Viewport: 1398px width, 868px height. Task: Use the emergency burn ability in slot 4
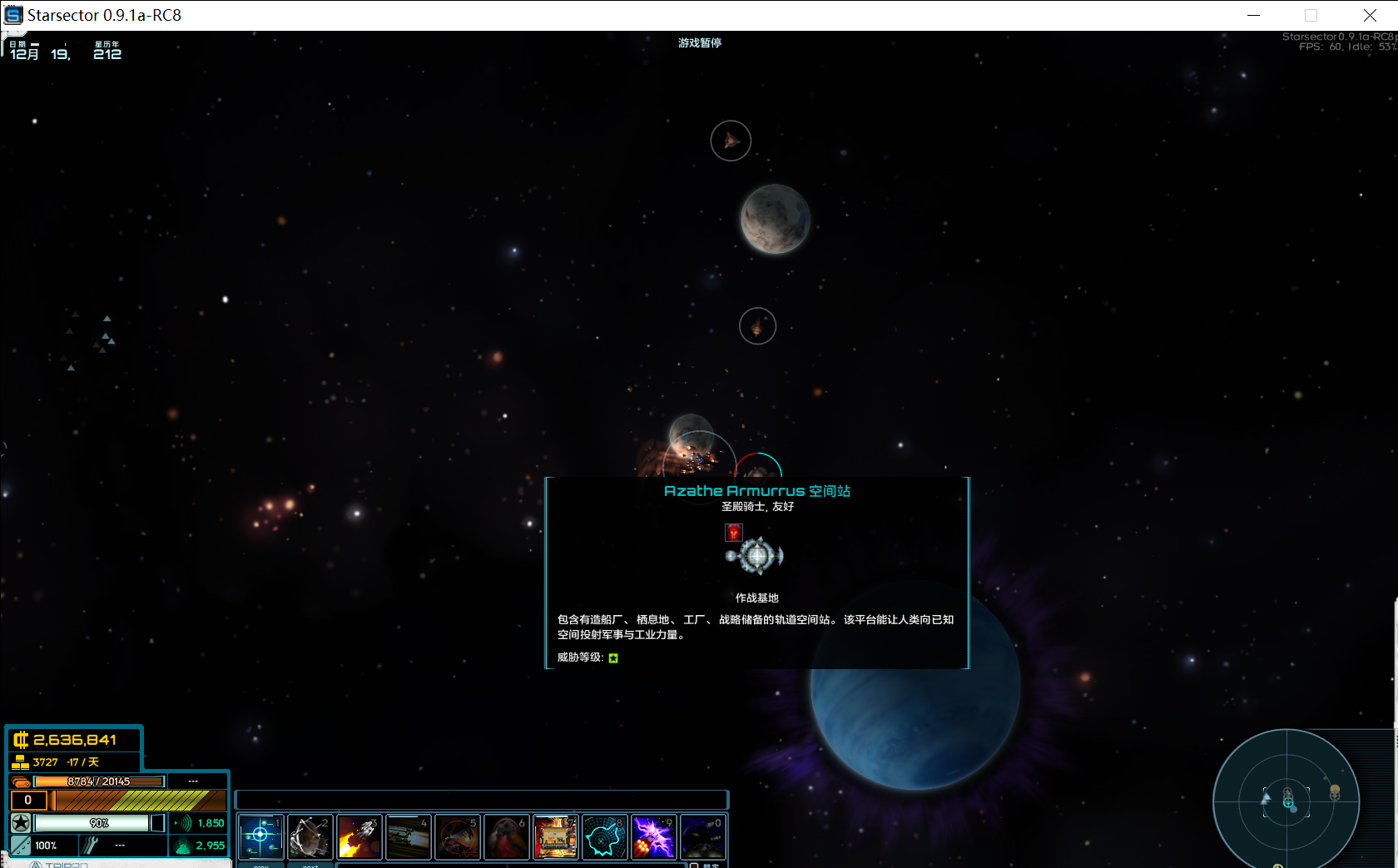[408, 836]
